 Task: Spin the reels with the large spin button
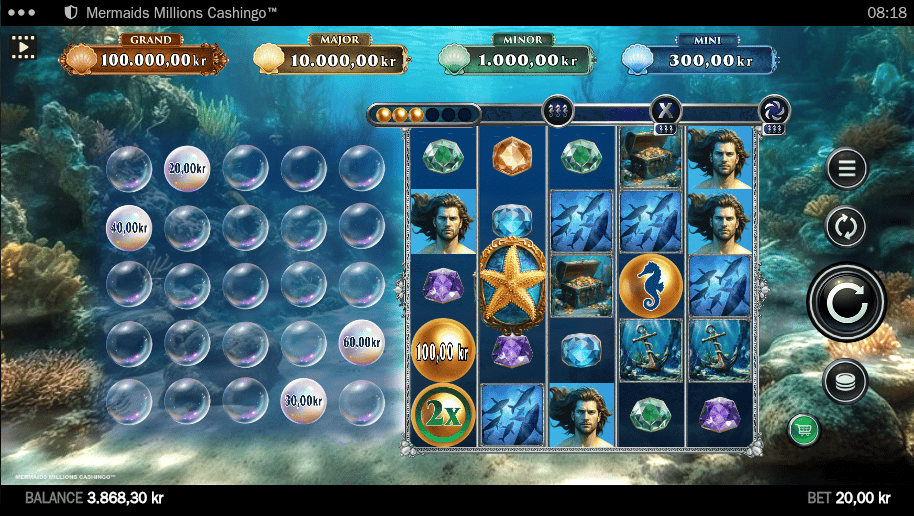point(846,300)
